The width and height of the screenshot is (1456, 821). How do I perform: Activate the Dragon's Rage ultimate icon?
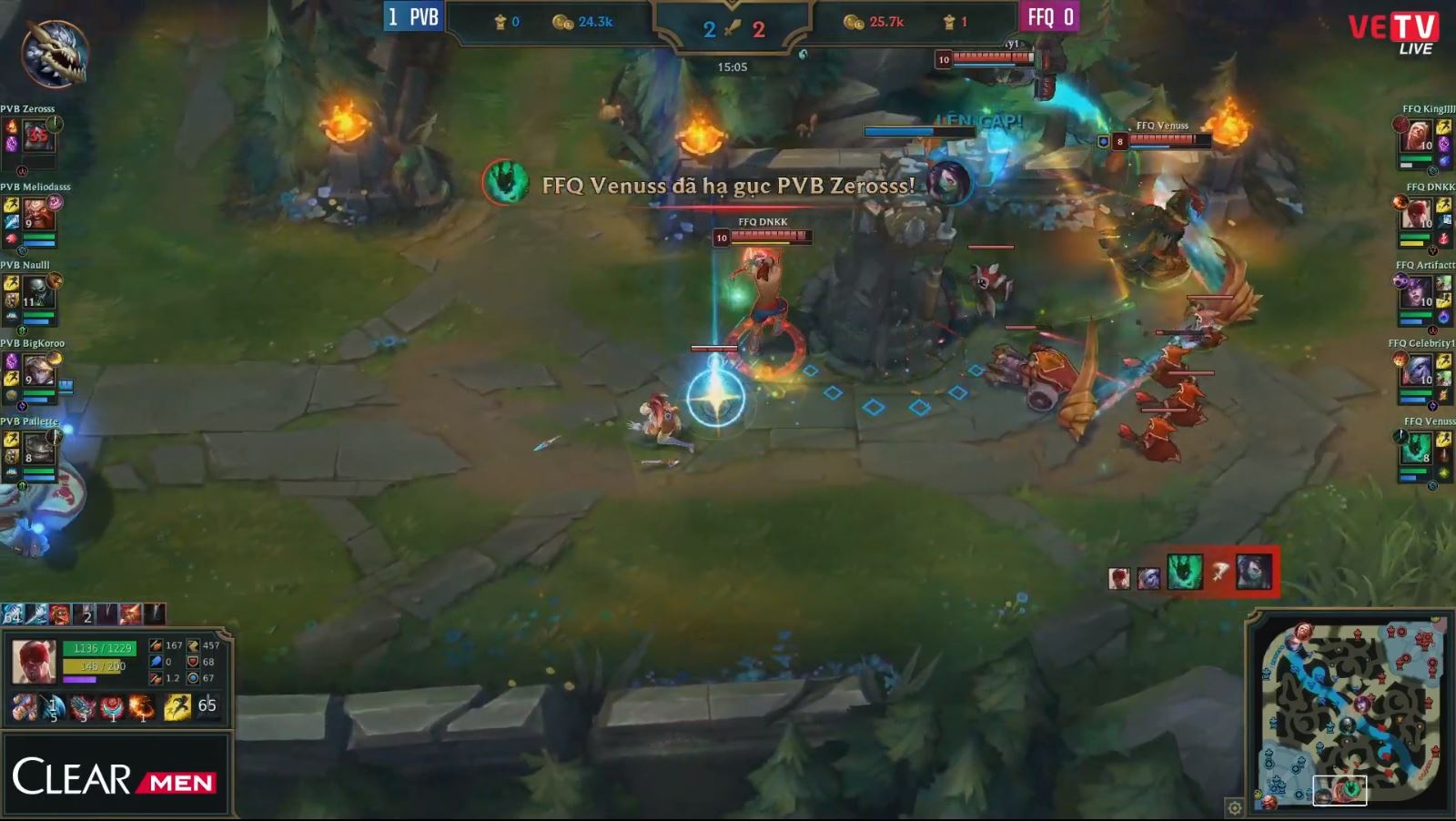point(141,706)
